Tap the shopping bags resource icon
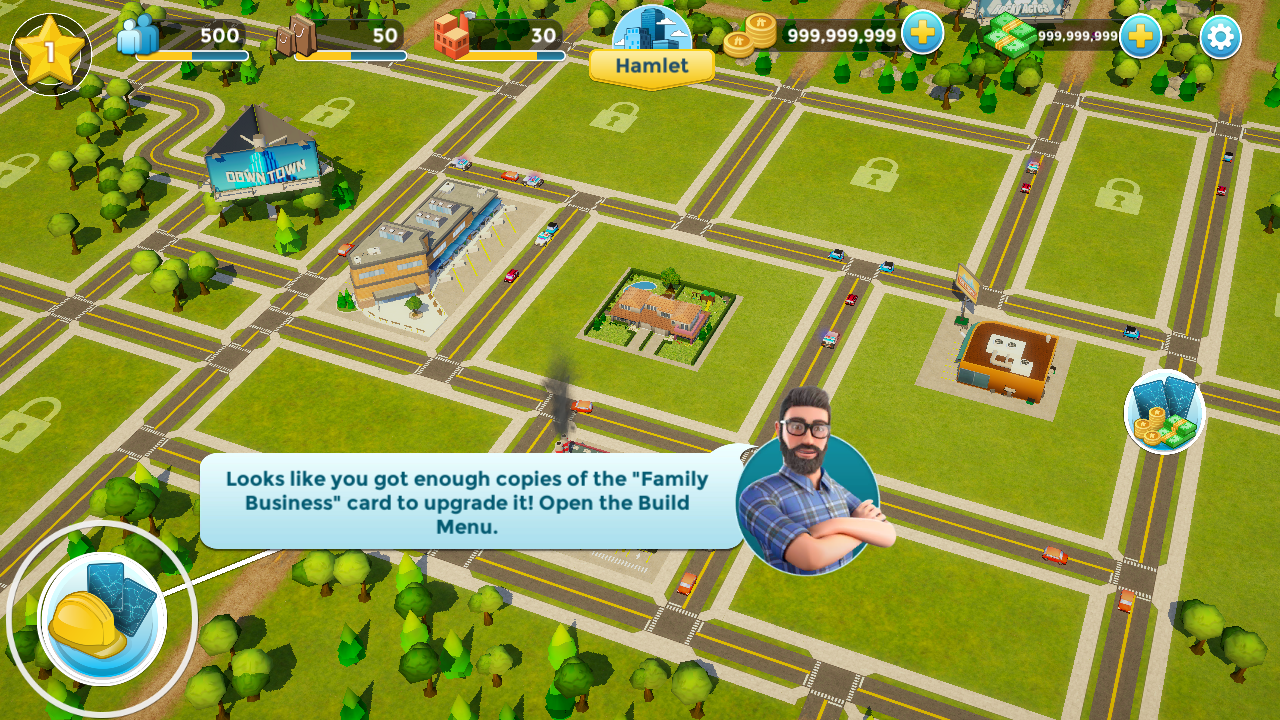1280x720 pixels. tap(295, 38)
